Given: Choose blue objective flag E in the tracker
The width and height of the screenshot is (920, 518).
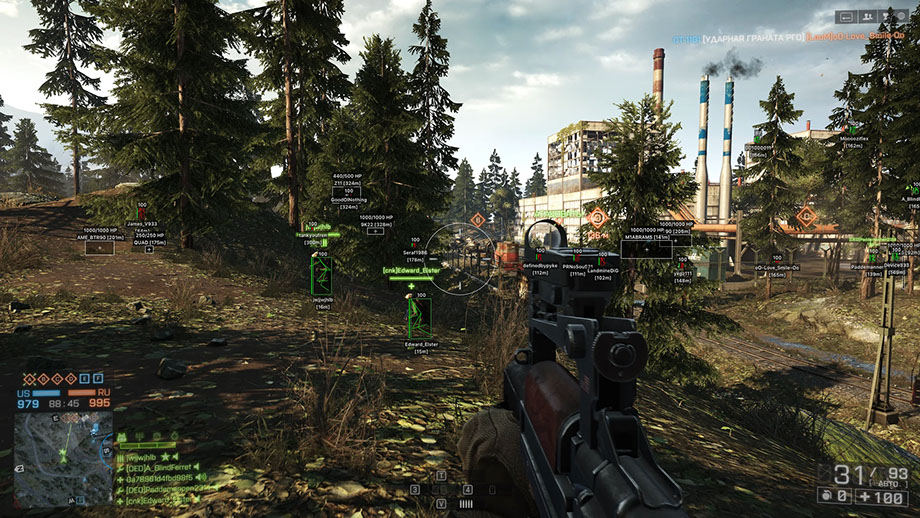Looking at the screenshot, I should coord(85,379).
